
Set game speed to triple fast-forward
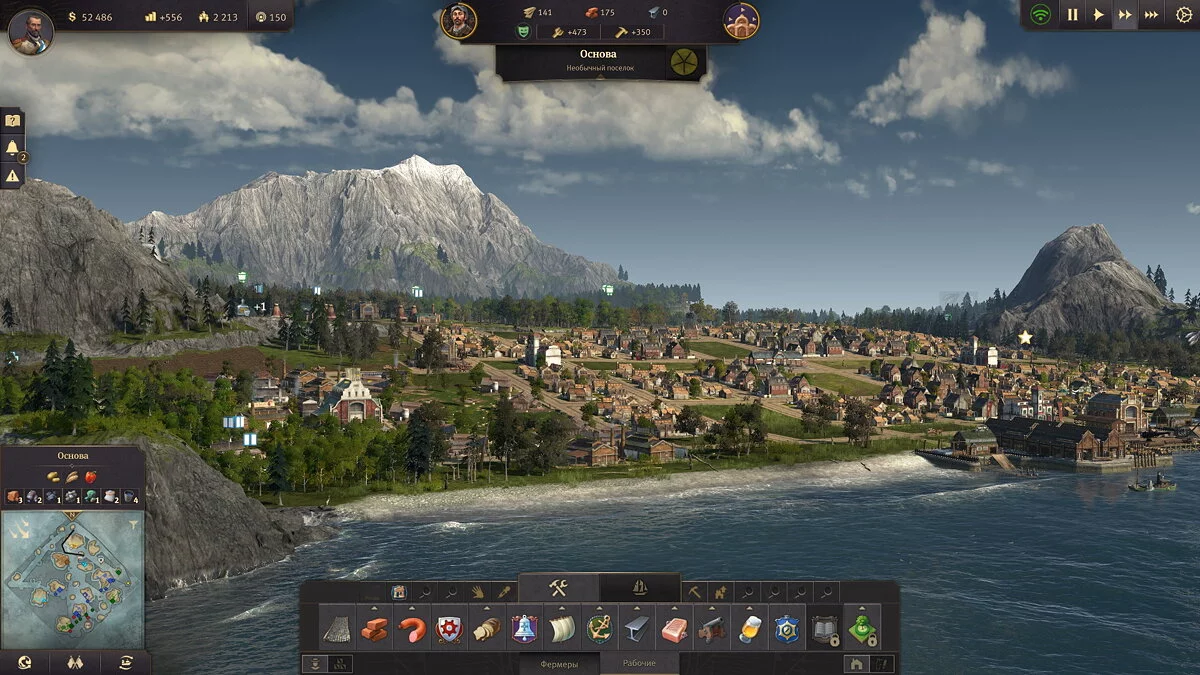(1151, 15)
